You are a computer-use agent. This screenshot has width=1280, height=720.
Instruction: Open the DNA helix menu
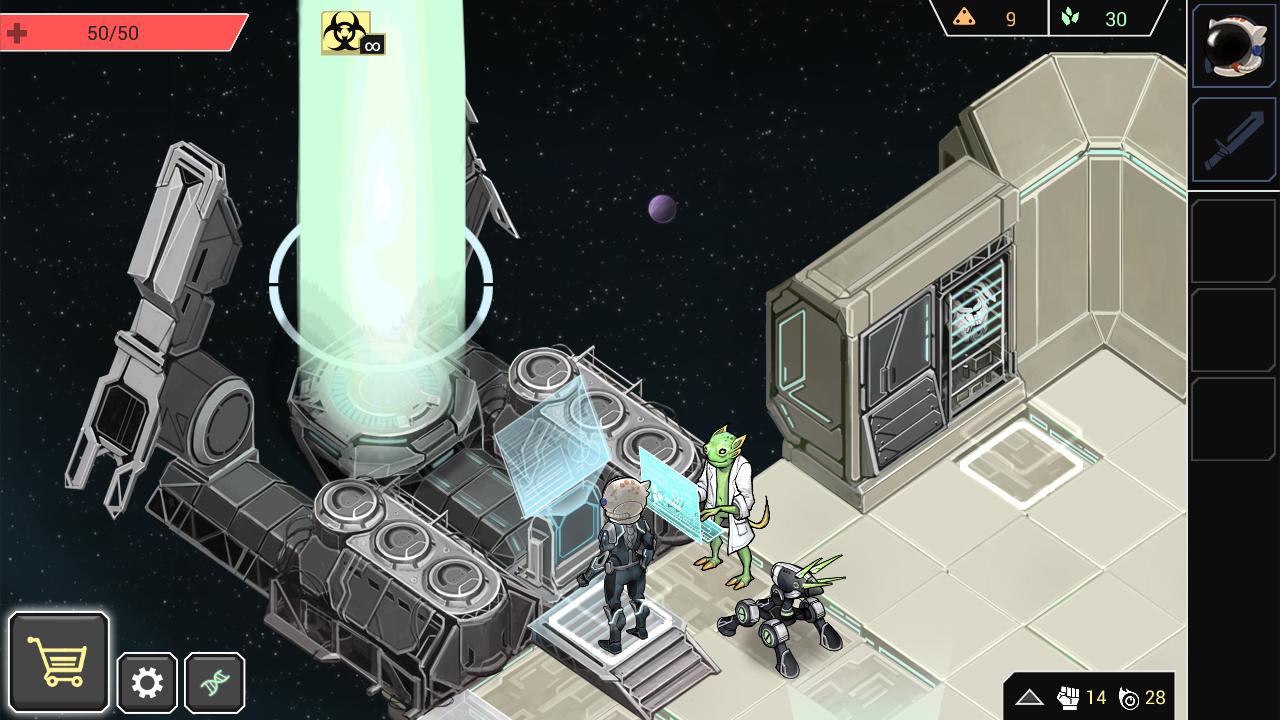click(215, 683)
